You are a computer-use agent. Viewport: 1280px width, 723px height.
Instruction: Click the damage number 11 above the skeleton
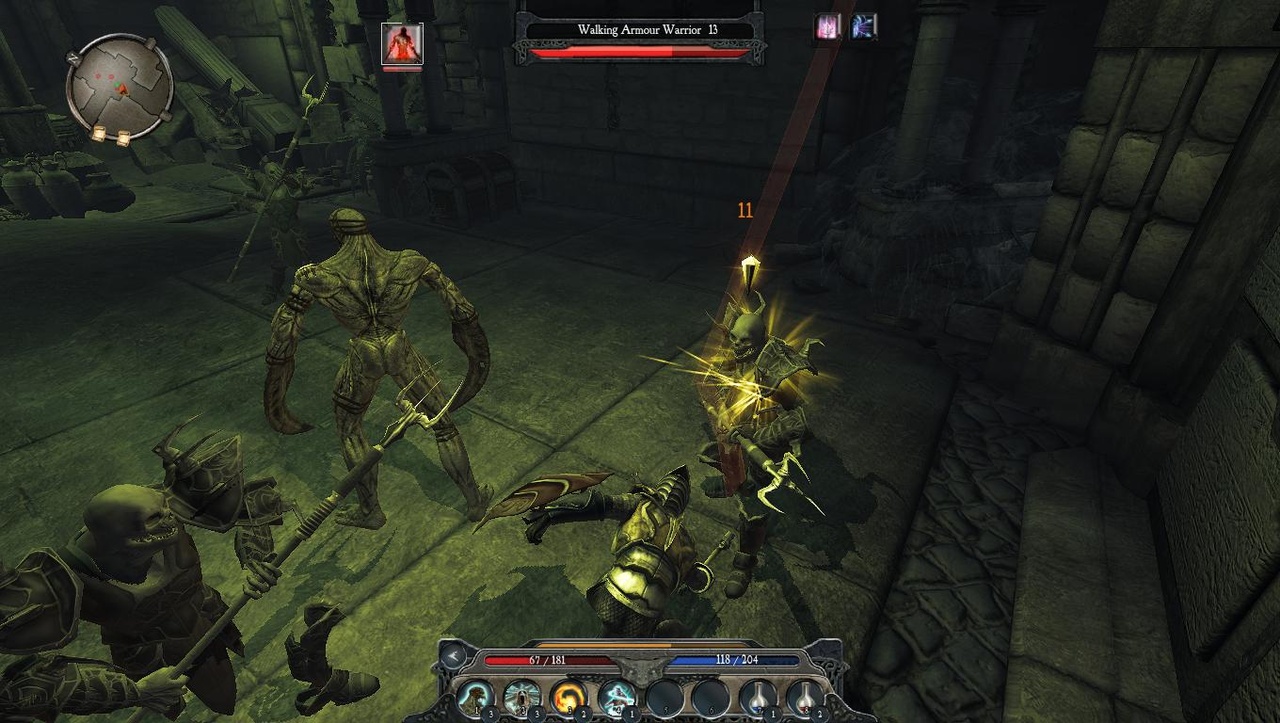[745, 209]
